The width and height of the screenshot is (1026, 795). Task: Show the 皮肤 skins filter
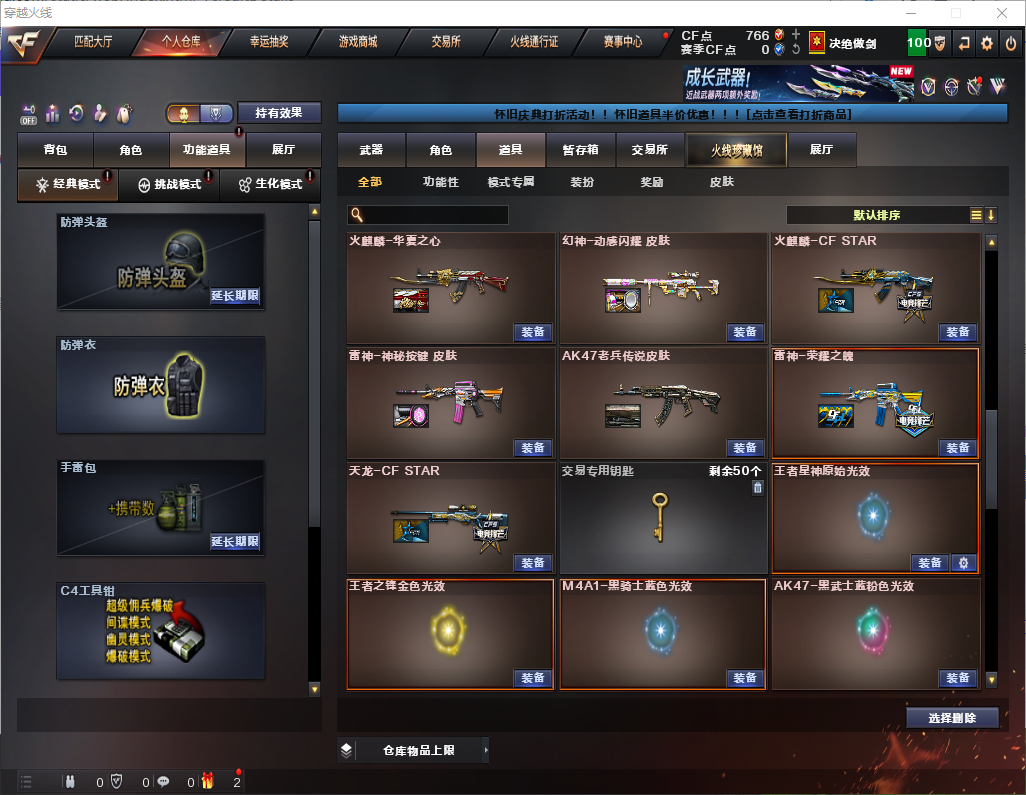[x=721, y=182]
